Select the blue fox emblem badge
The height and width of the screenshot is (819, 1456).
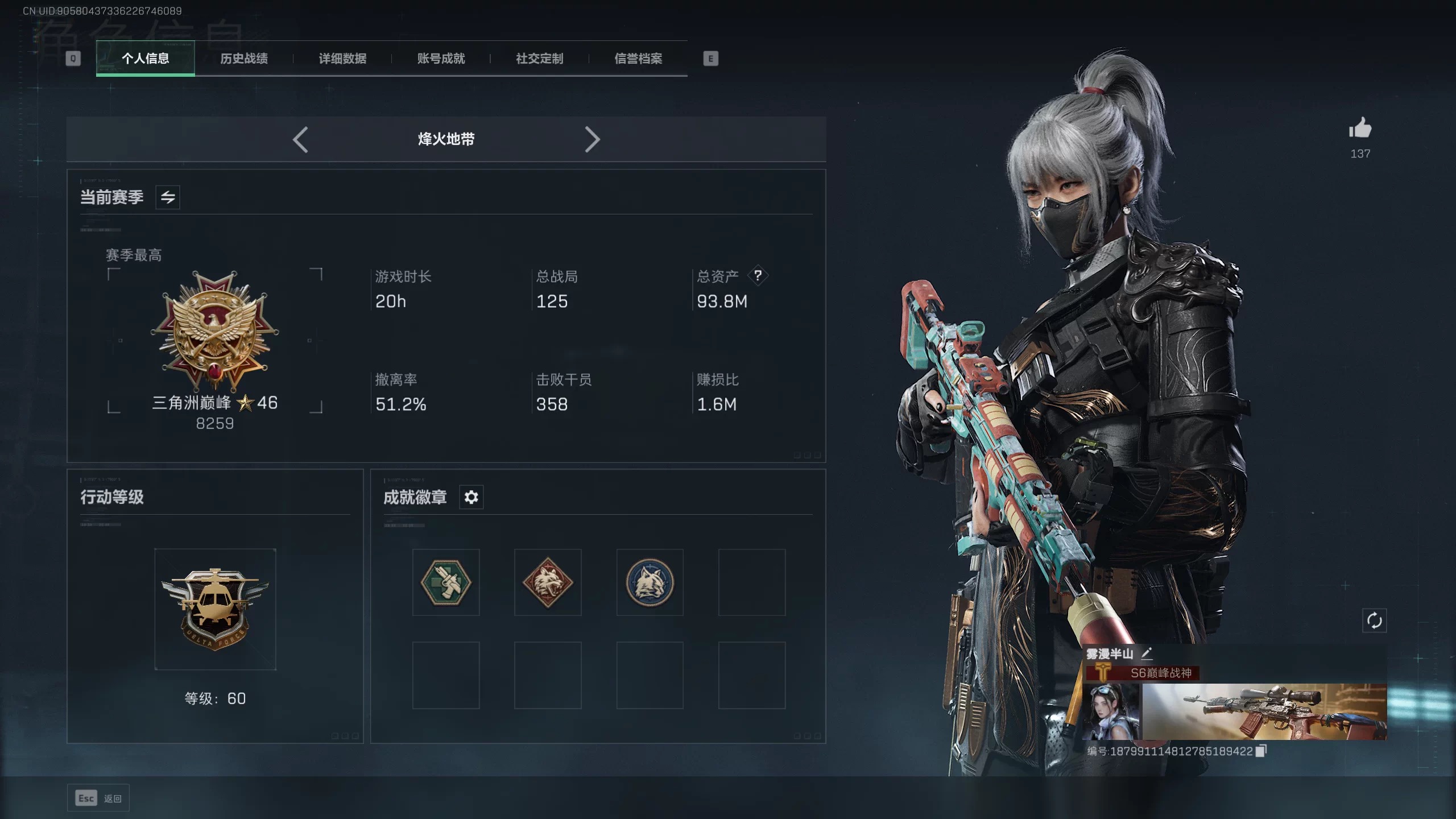click(x=650, y=582)
